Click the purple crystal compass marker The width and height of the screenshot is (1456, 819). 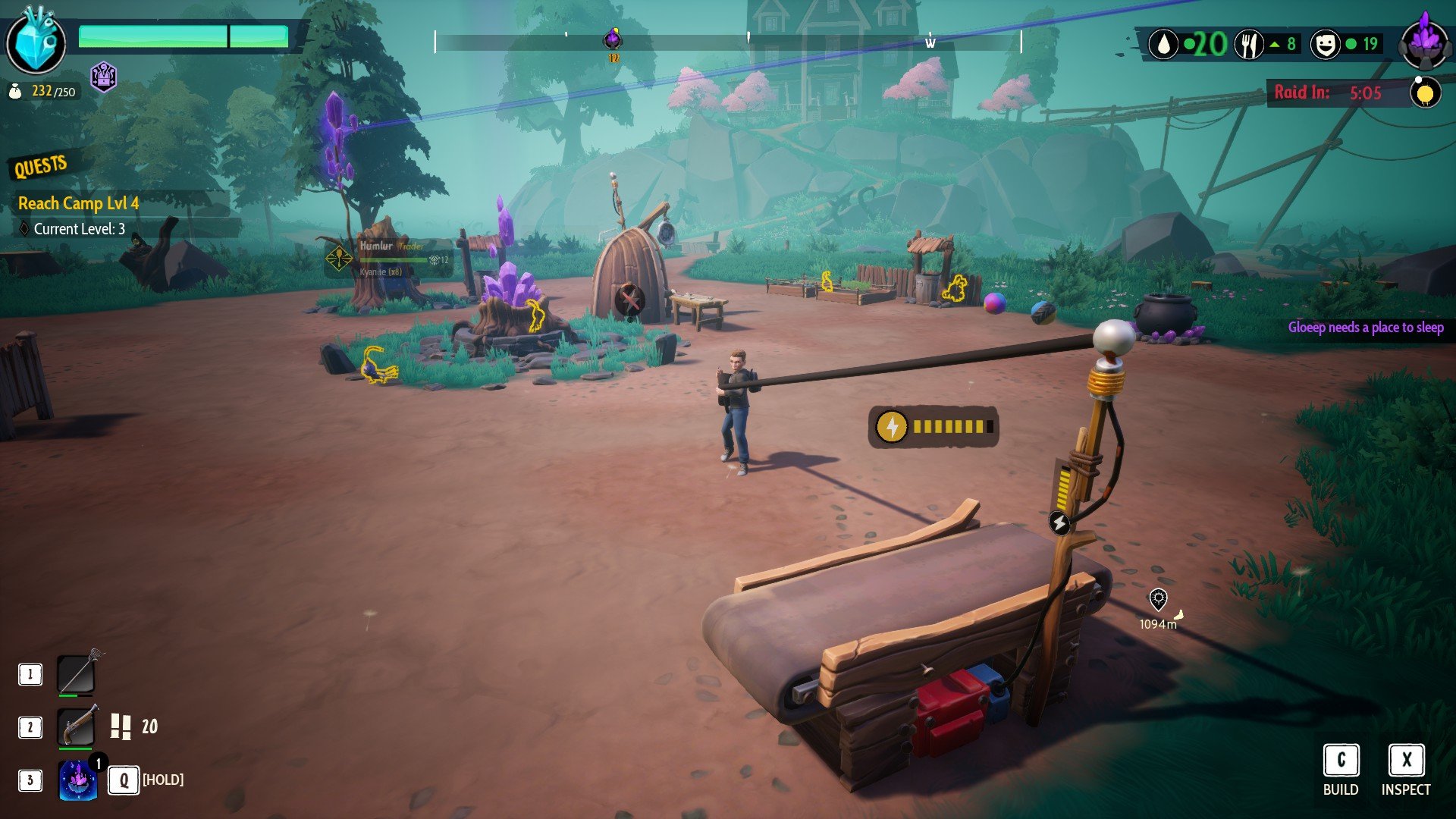(x=613, y=39)
